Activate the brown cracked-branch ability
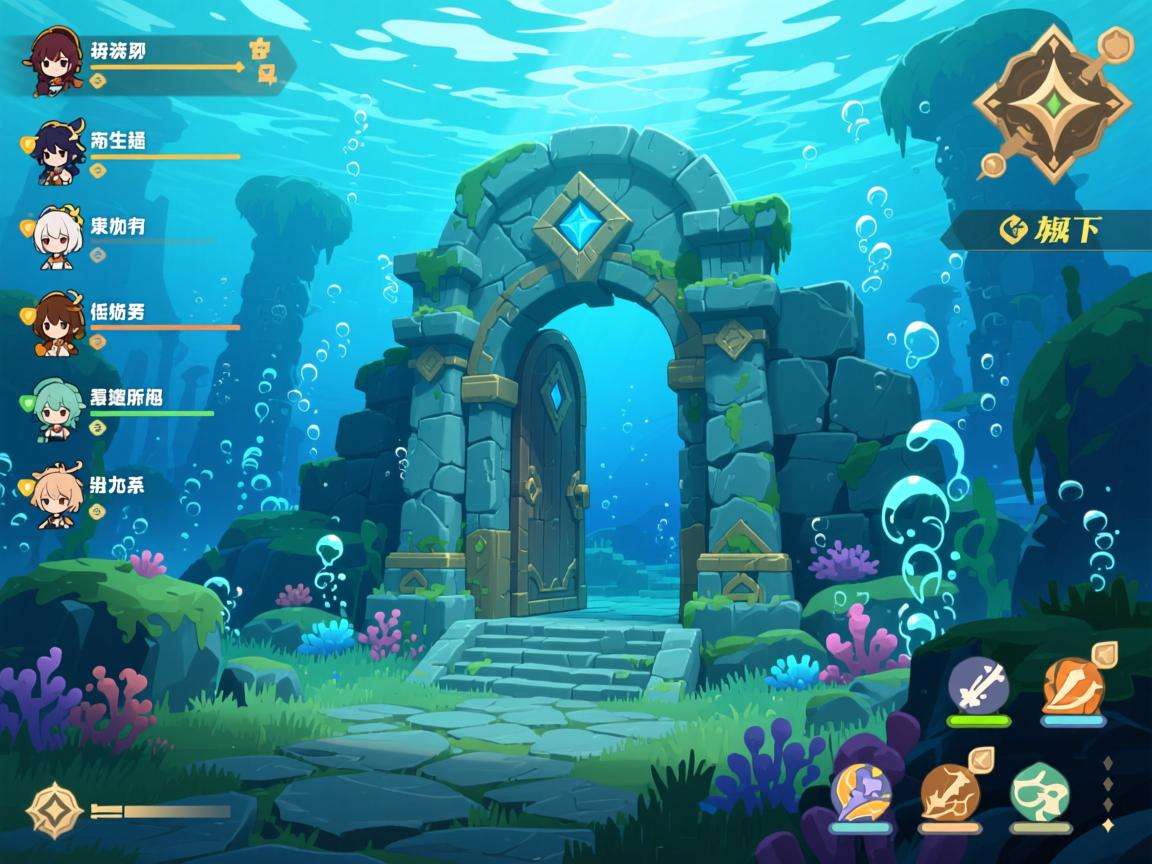The height and width of the screenshot is (864, 1152). pyautogui.click(x=949, y=792)
